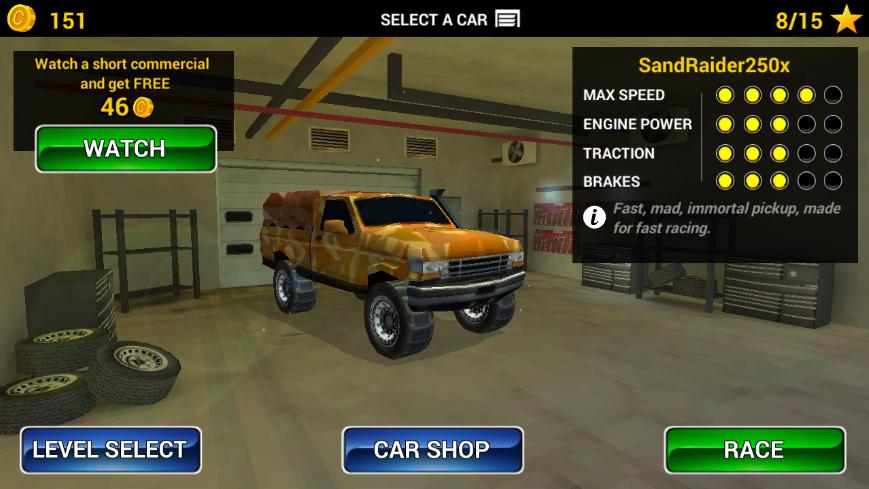Watch the commercial for free coins
The height and width of the screenshot is (489, 869).
(125, 149)
